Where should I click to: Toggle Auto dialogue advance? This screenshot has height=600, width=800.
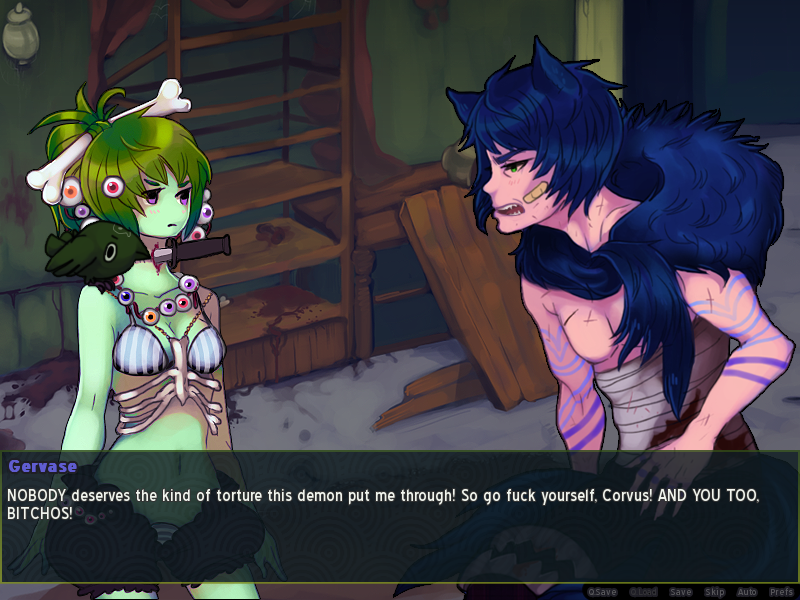747,592
